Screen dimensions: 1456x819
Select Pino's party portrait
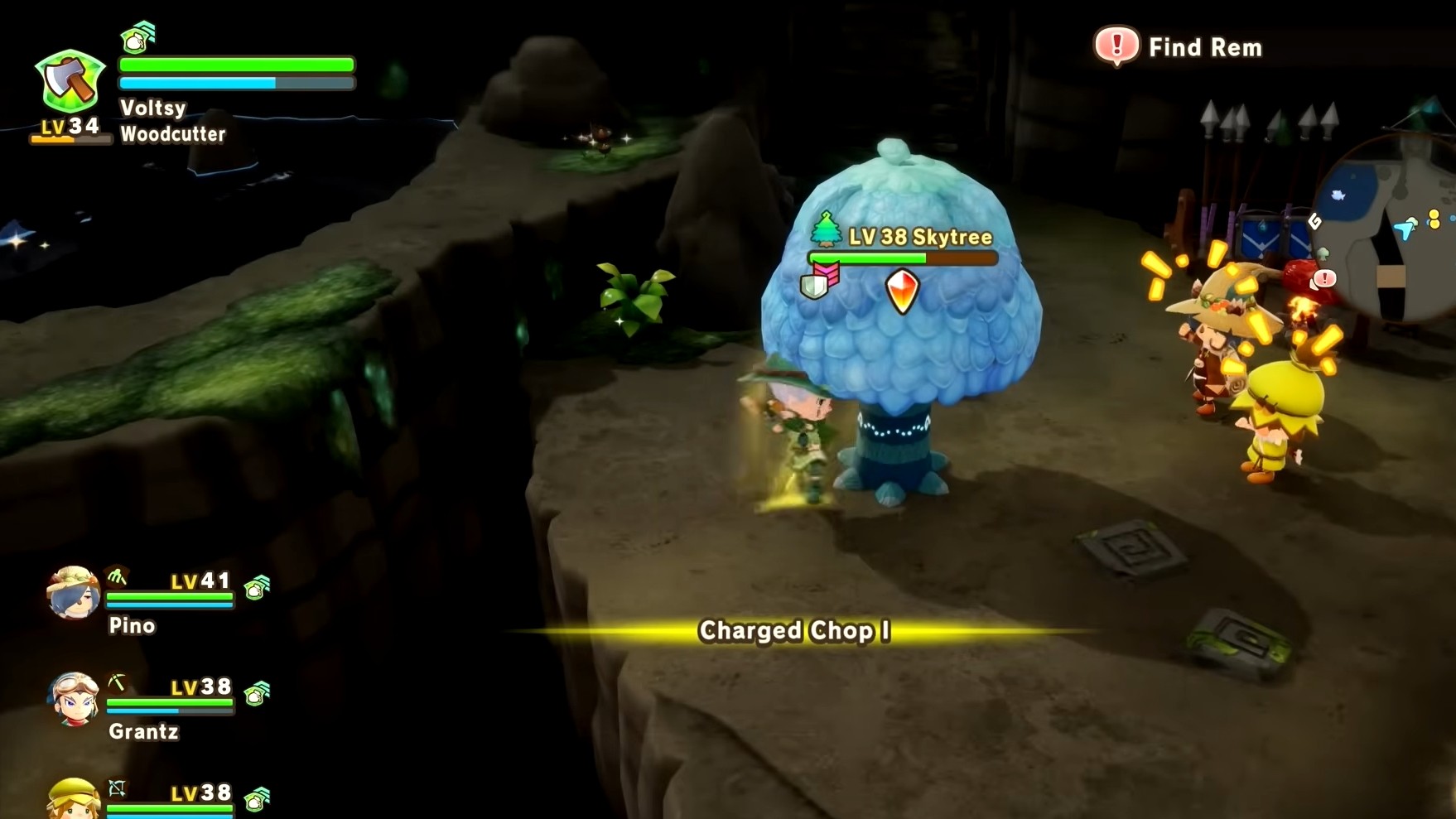[73, 593]
